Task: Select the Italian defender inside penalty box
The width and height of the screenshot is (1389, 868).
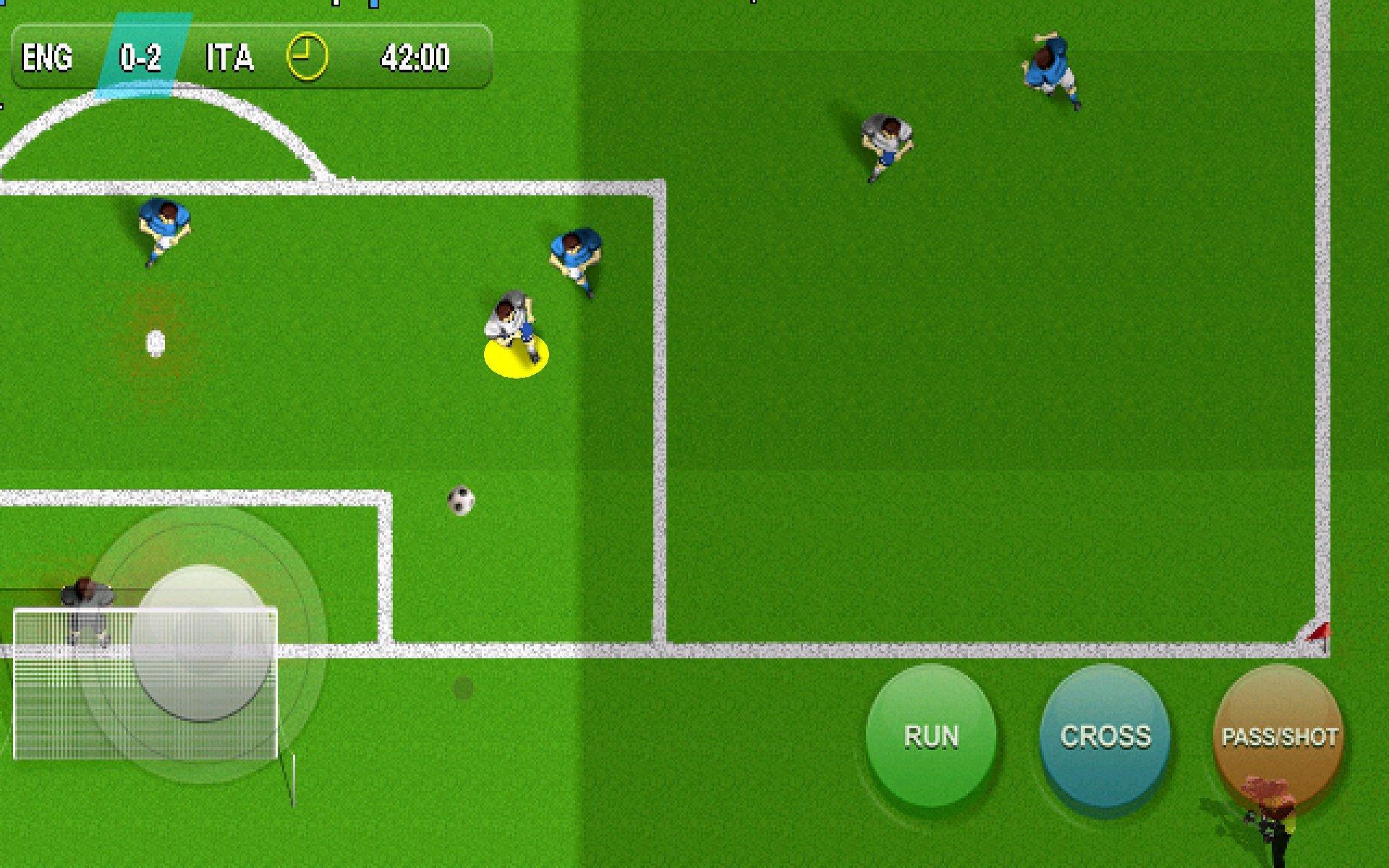Action: coord(575,250)
